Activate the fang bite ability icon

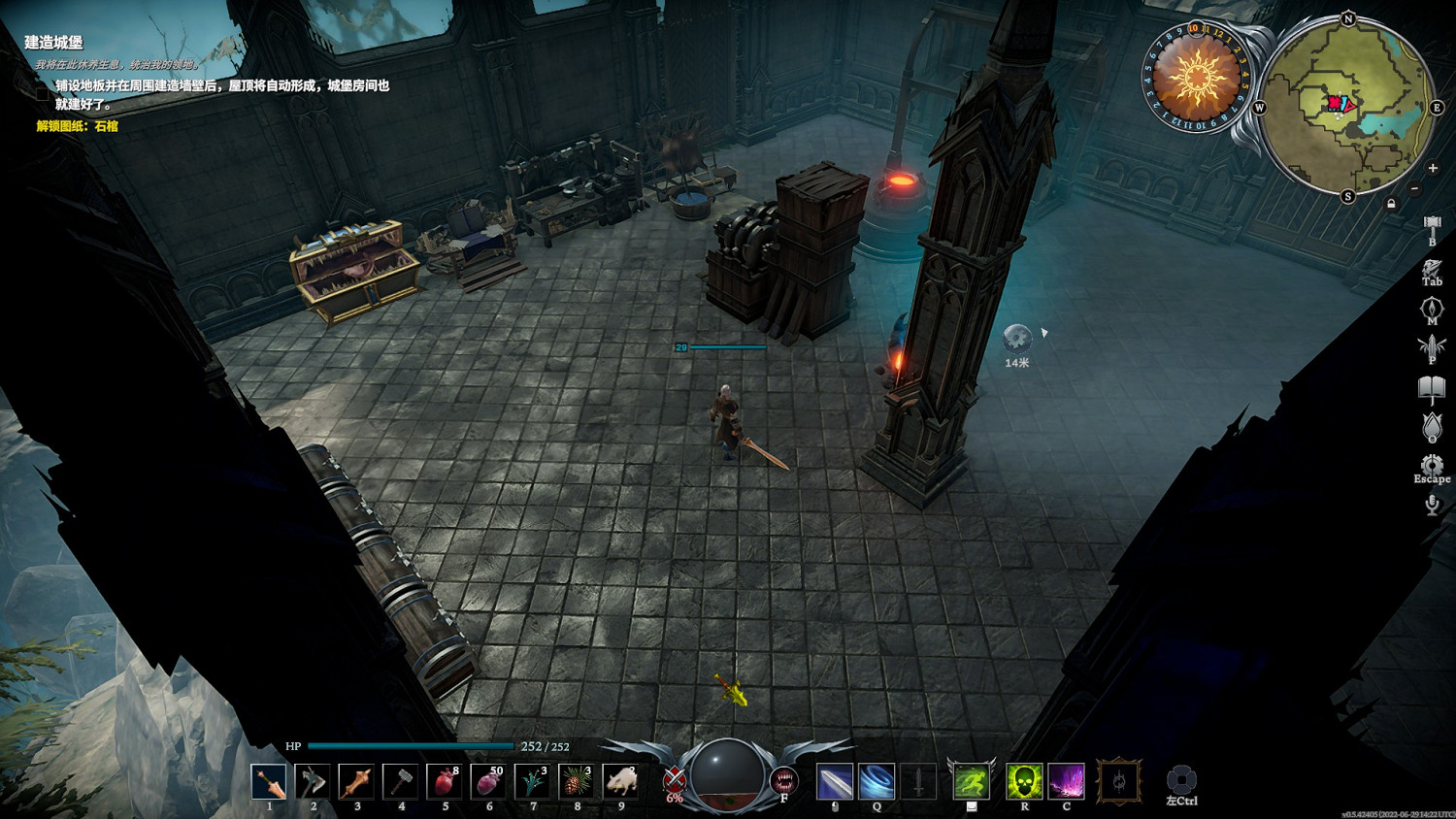click(x=783, y=780)
